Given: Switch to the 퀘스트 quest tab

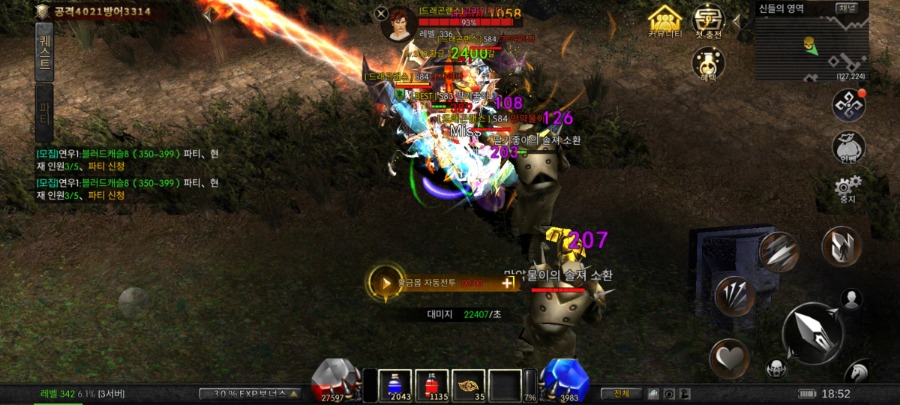Looking at the screenshot, I should tap(44, 50).
